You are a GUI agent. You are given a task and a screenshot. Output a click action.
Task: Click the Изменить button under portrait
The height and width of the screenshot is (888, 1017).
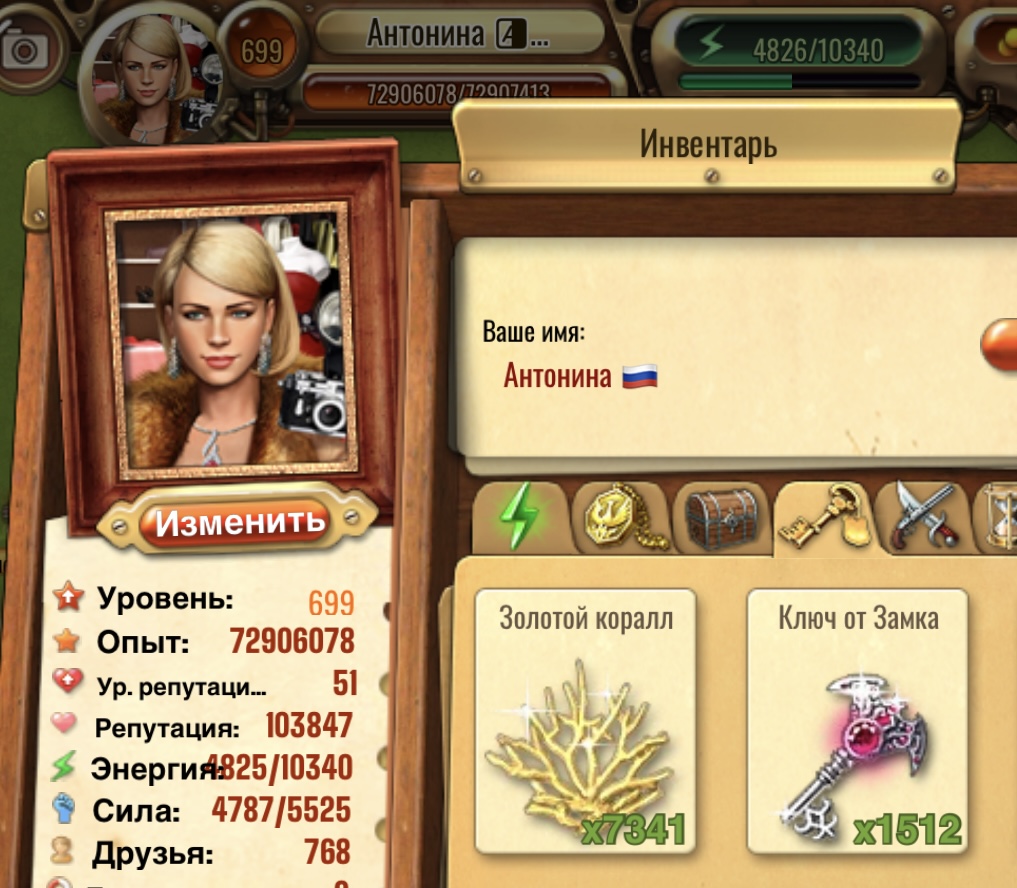coord(240,521)
